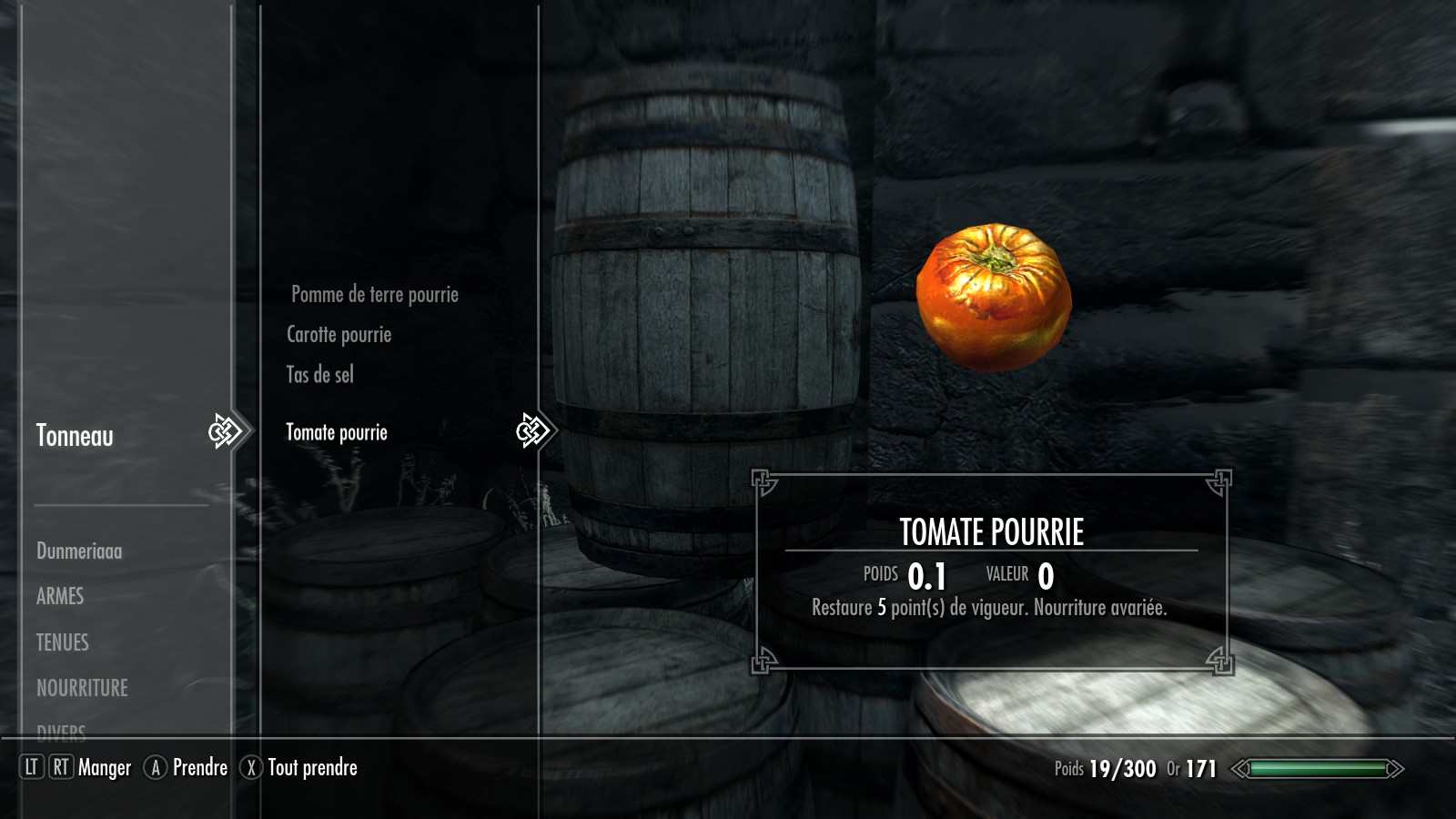Take the item with Prendre

199,768
